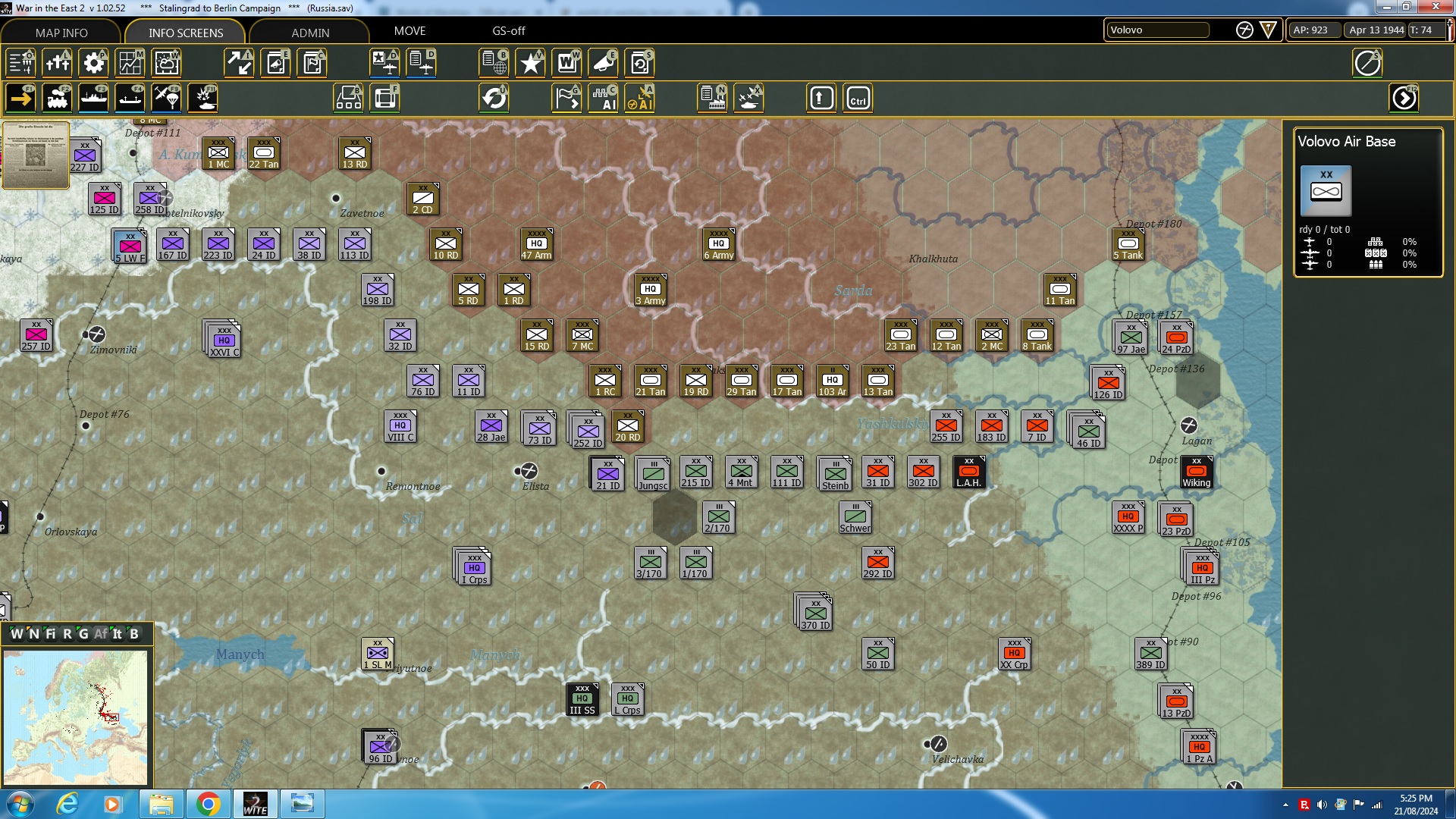This screenshot has height=819, width=1456.
Task: Toggle the G filter on the minimap
Action: coord(83,634)
